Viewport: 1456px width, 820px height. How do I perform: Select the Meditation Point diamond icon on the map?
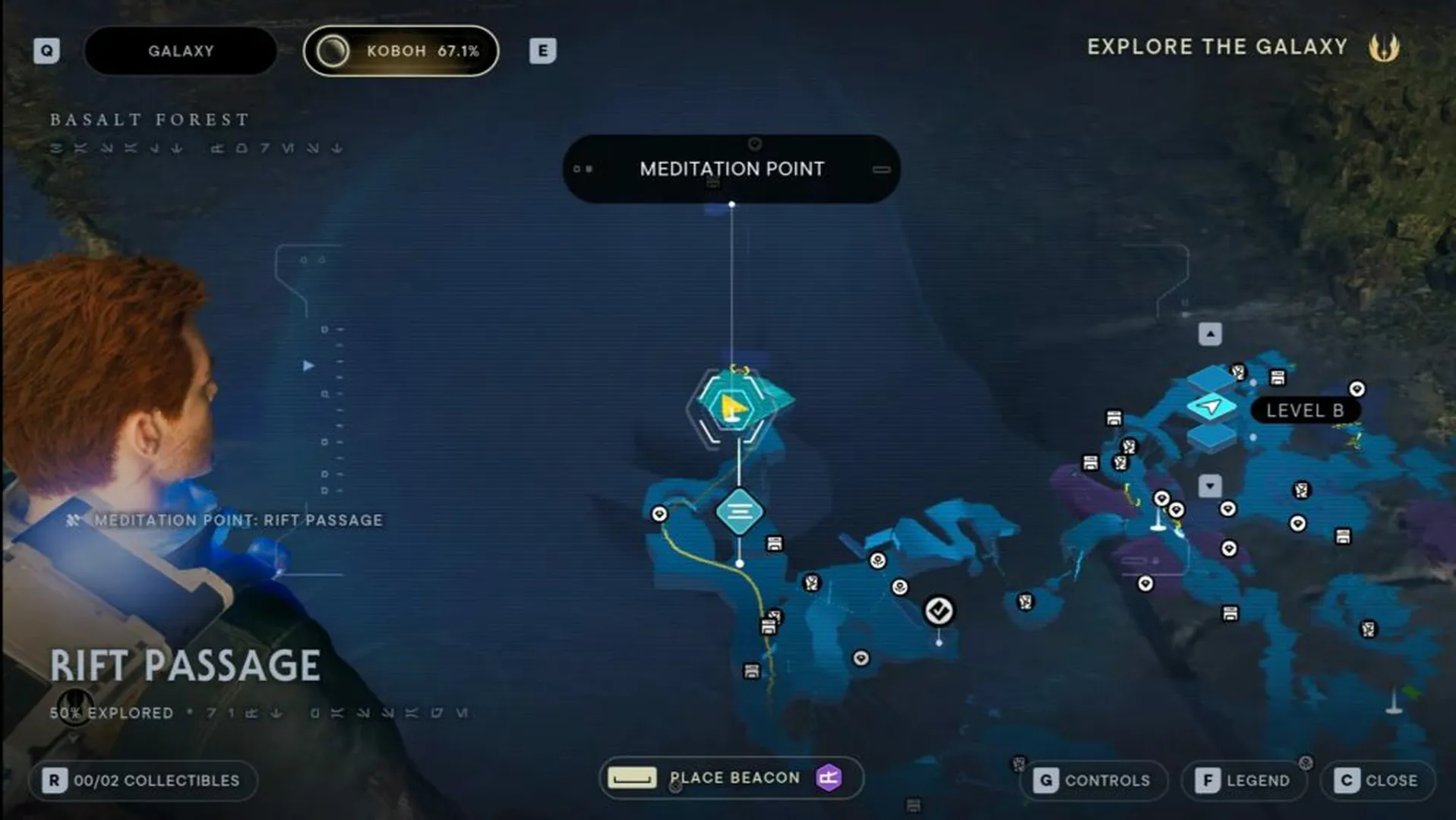tap(739, 510)
